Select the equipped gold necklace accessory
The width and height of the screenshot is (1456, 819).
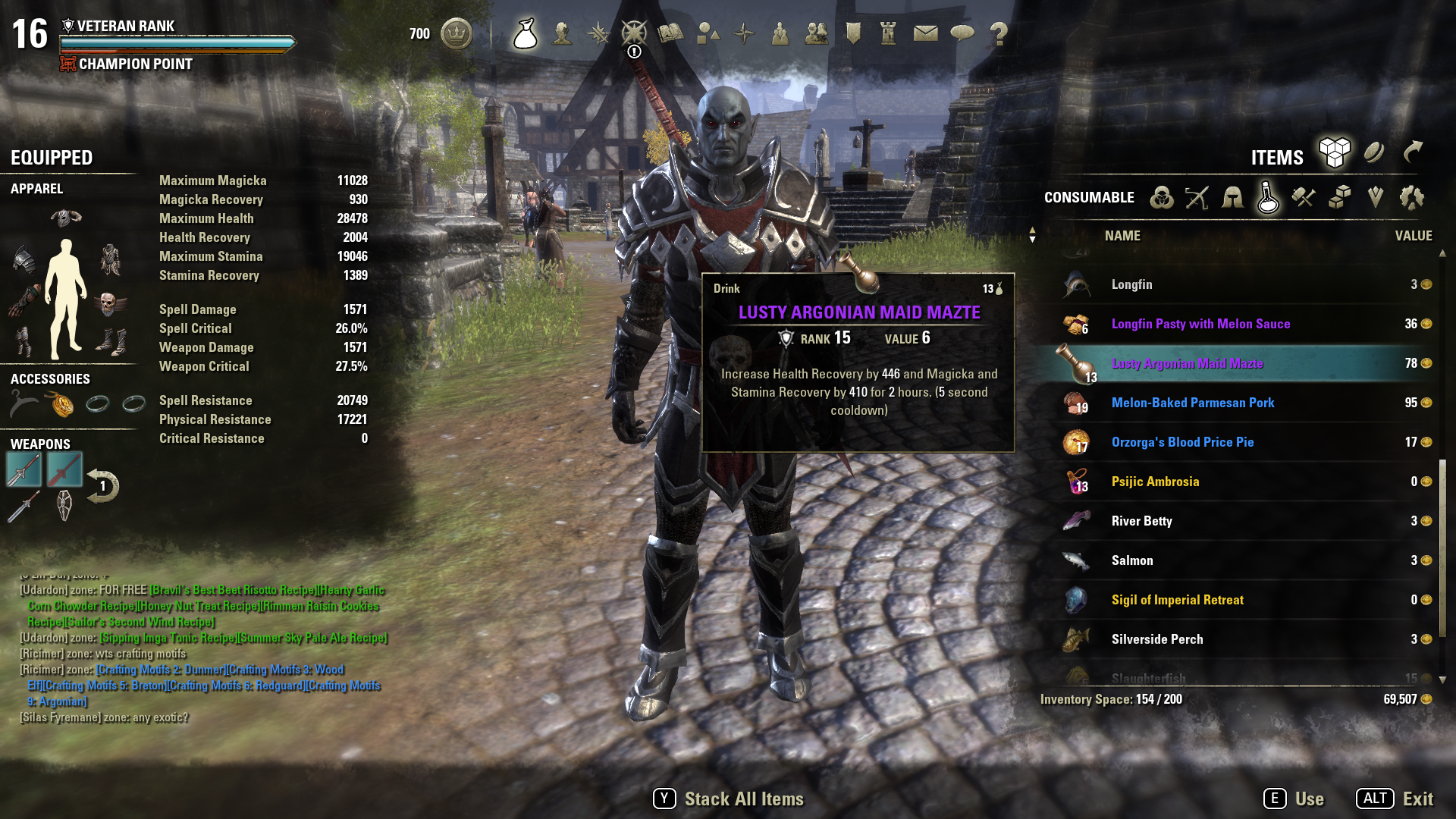pos(61,403)
